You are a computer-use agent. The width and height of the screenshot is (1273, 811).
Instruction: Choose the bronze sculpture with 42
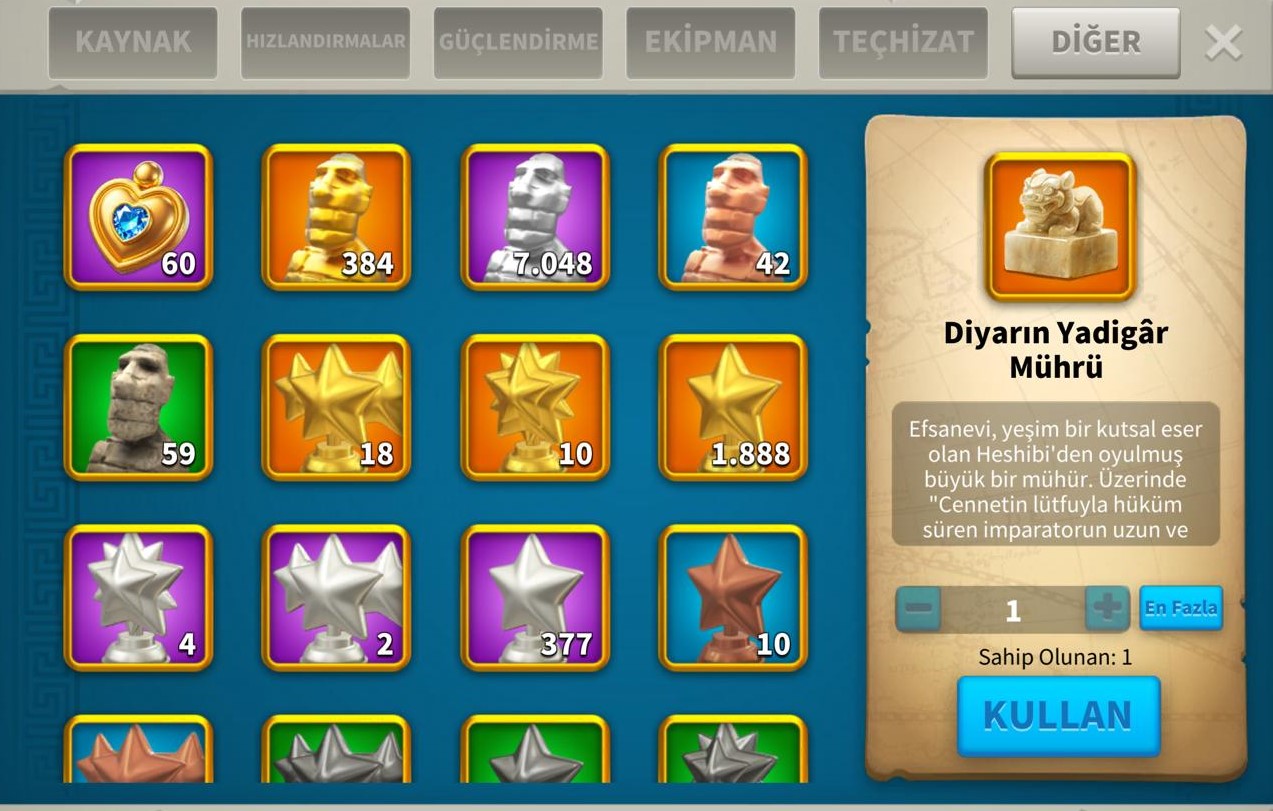point(733,217)
